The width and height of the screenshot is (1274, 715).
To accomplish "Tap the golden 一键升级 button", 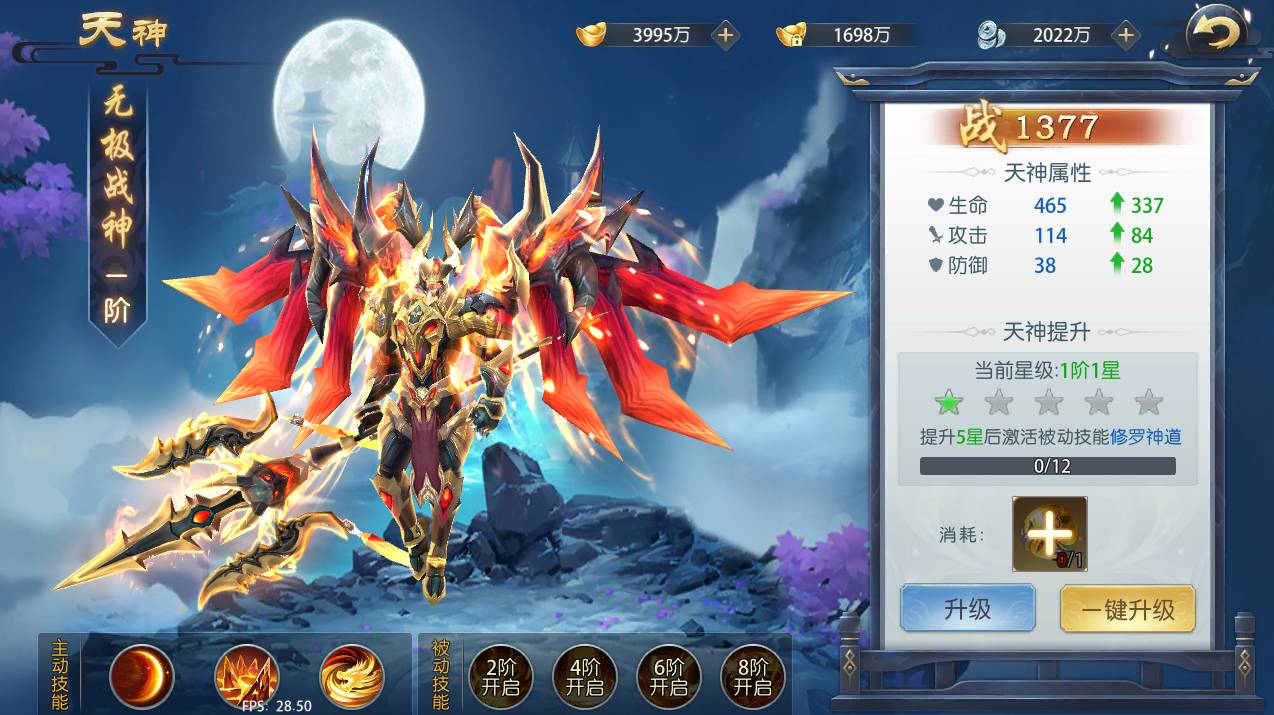I will pyautogui.click(x=1127, y=609).
